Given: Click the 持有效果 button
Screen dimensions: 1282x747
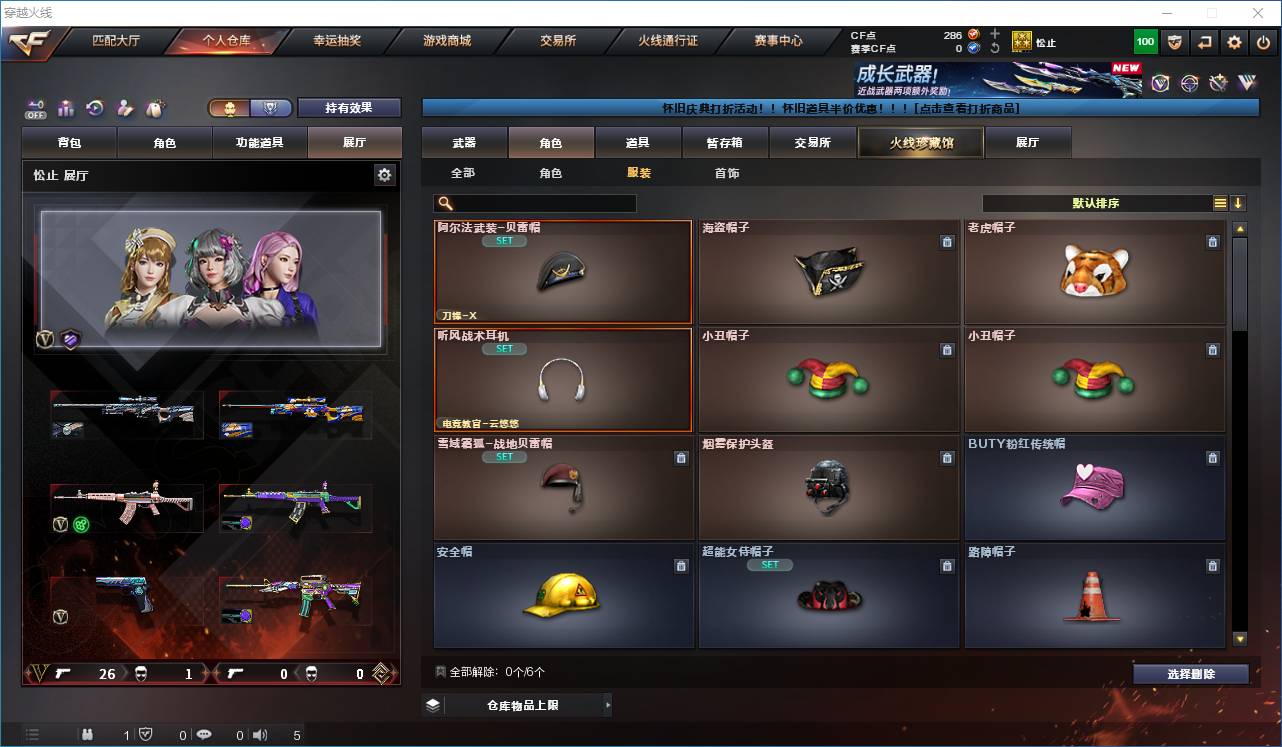Looking at the screenshot, I should pyautogui.click(x=348, y=106).
